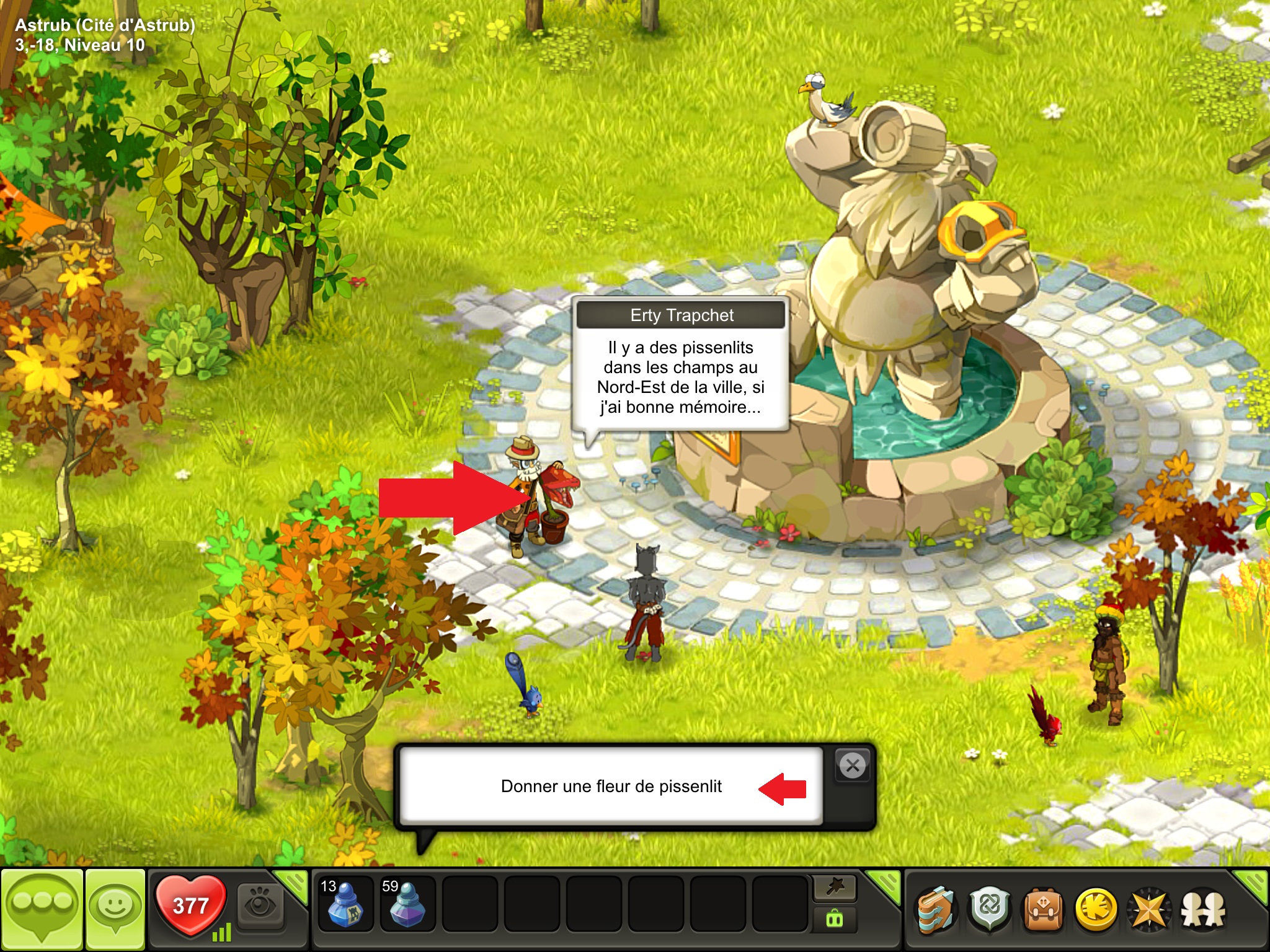This screenshot has height=952, width=1270.
Task: Open the guild shield emblem menu
Action: [990, 910]
